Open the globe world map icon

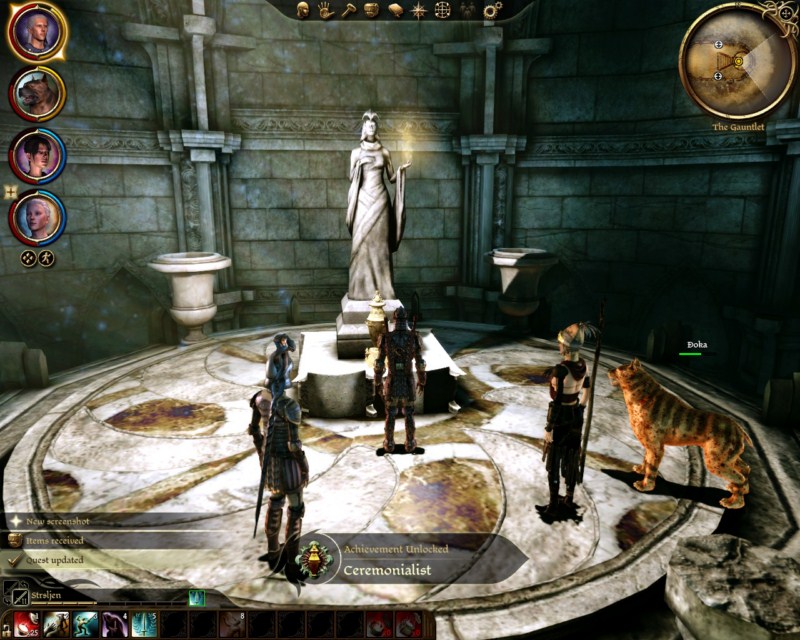[443, 10]
